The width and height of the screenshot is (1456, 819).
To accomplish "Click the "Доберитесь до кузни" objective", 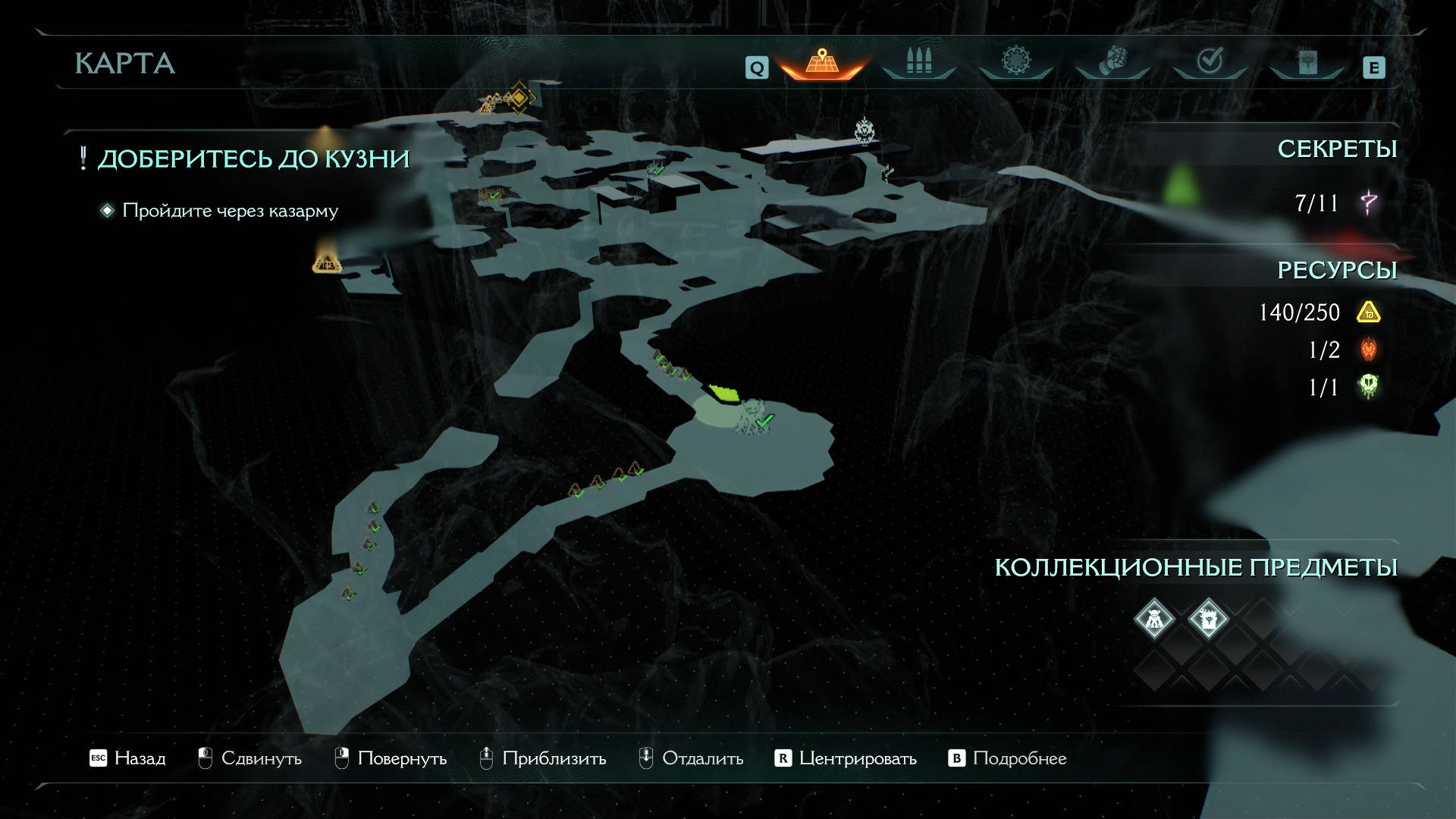I will 253,159.
